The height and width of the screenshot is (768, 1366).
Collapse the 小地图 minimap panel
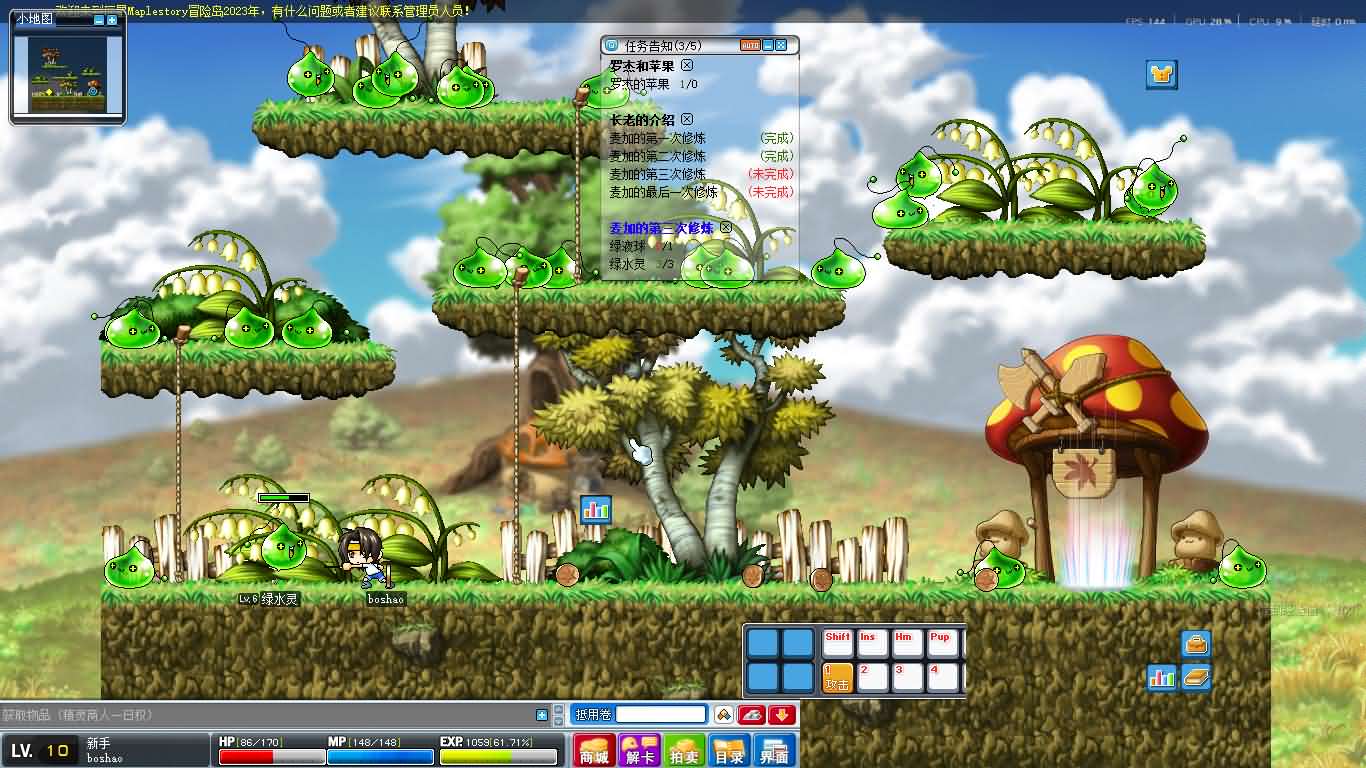pyautogui.click(x=100, y=21)
